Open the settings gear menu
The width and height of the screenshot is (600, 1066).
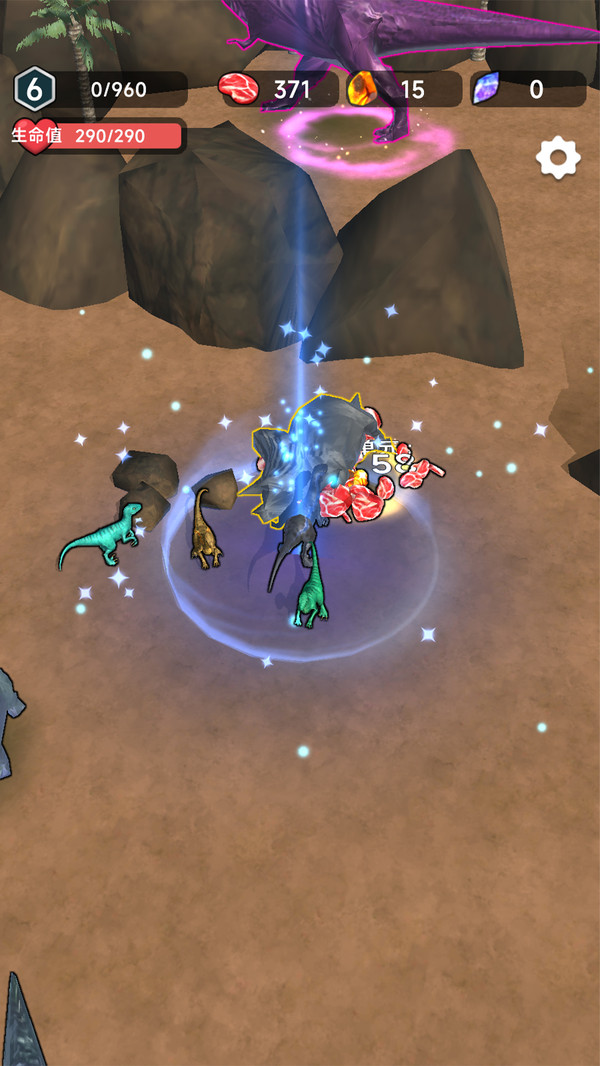(x=558, y=158)
